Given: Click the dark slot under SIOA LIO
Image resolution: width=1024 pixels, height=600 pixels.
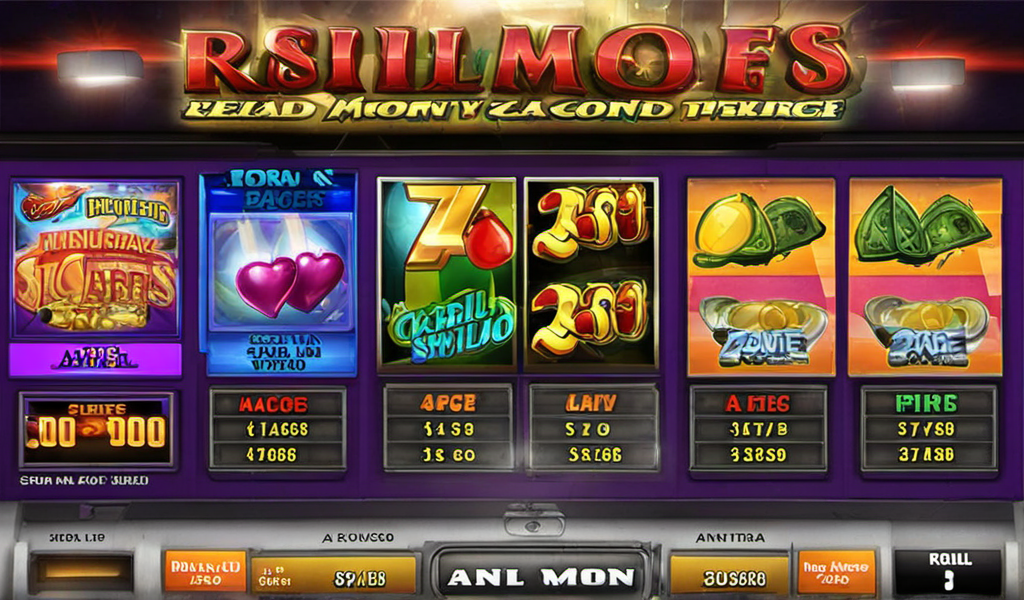Looking at the screenshot, I should (82, 571).
